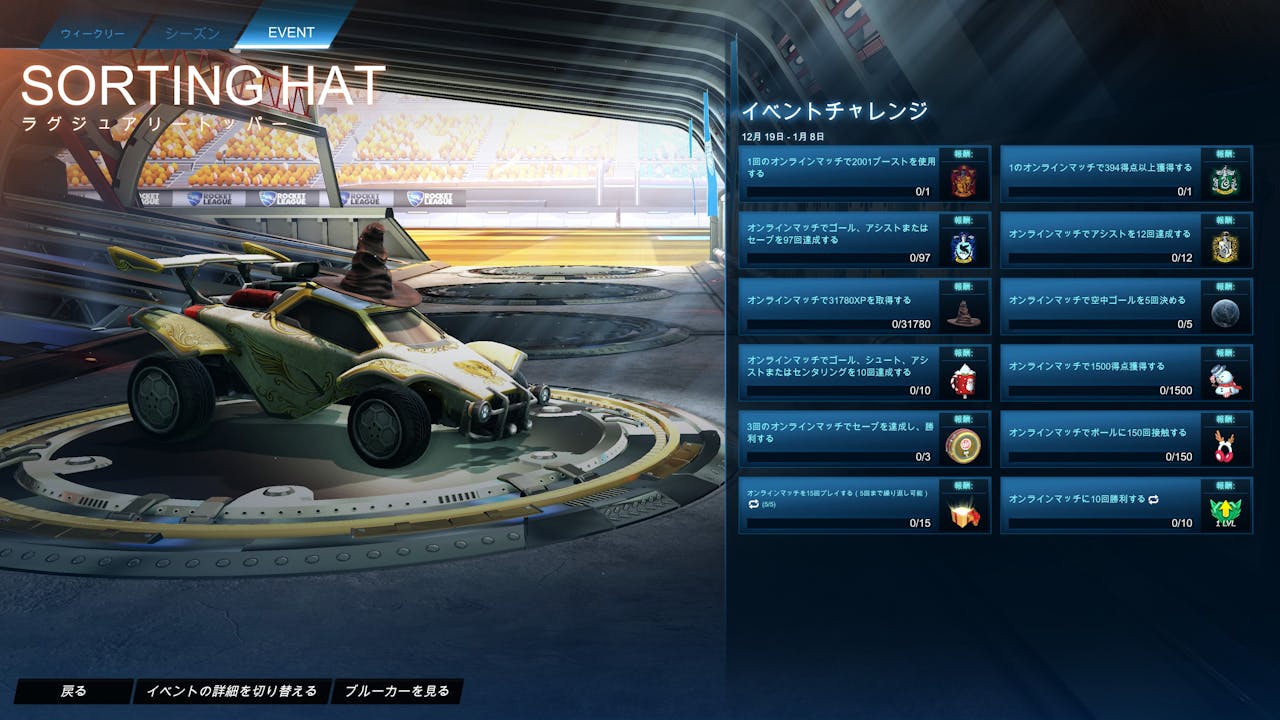Select the 31780XP online match challenge tile
This screenshot has width=1280, height=720.
coord(850,310)
